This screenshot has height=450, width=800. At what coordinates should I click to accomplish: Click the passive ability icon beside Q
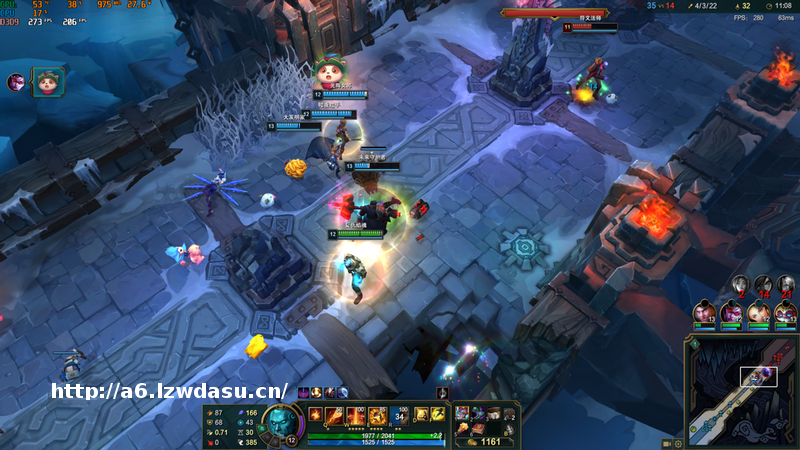click(315, 414)
